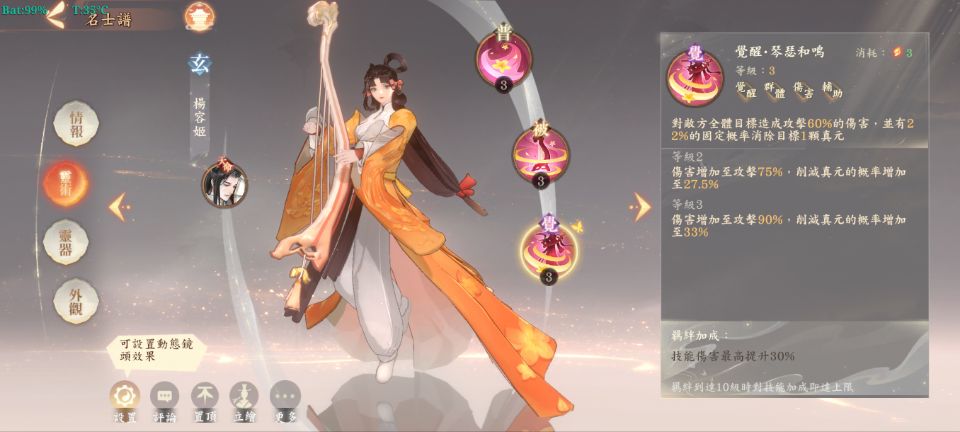Screen dimensions: 960x432
Task: Show the next character with right arrow
Action: point(641,206)
